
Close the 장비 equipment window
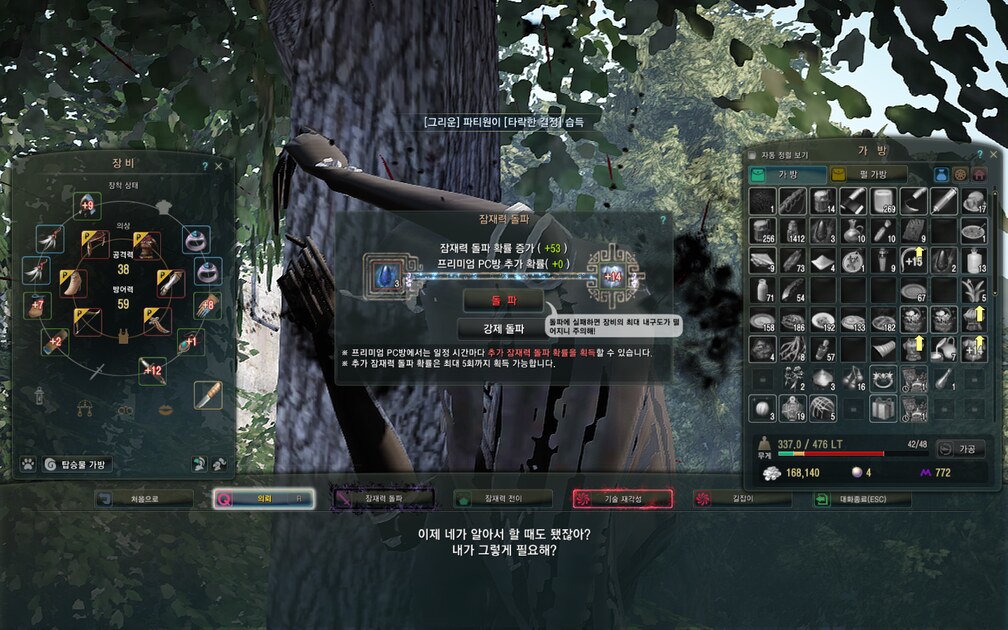tap(219, 166)
